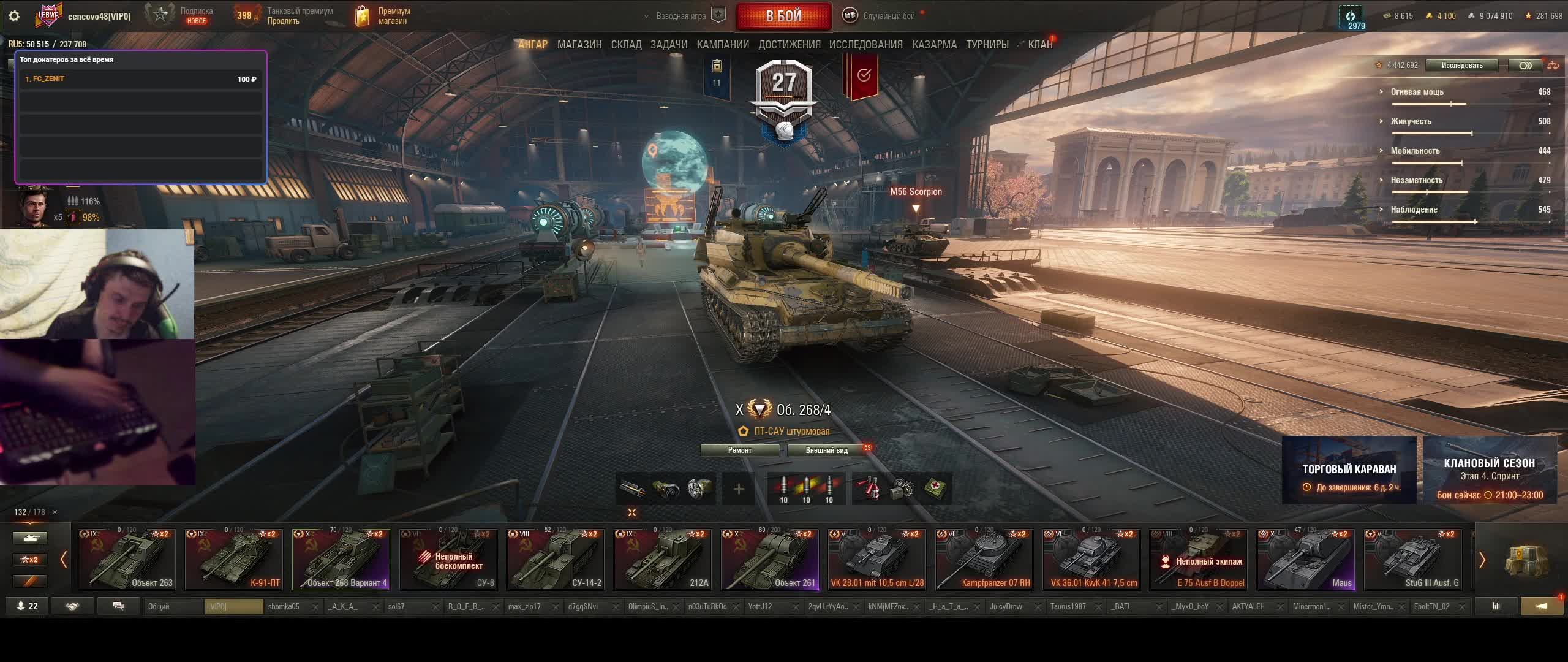Go to the ИССЛЕДОВАНИЯ tab
Screen dimensions: 1568x662
click(x=865, y=45)
